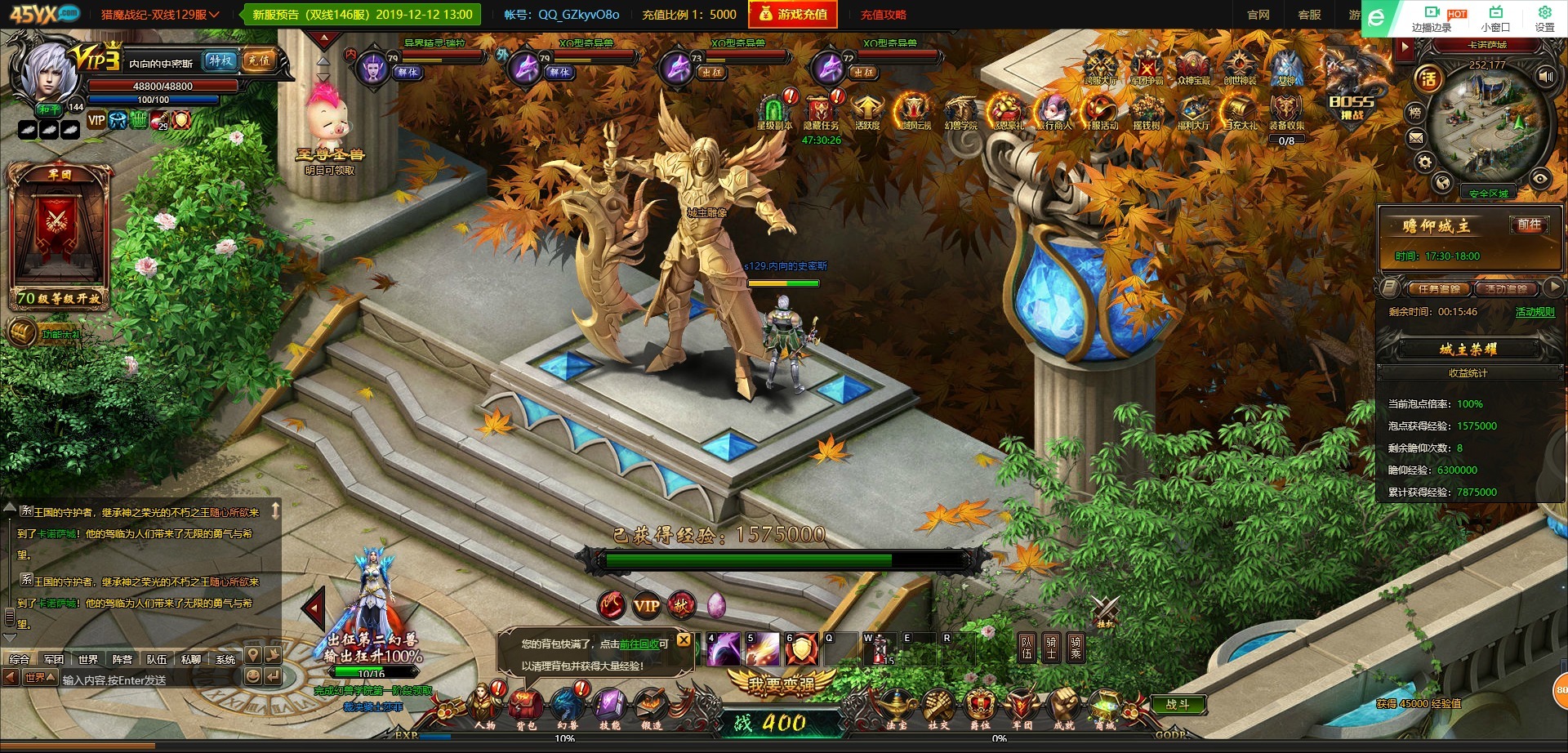Select the 私聊 private chat tab
Image resolution: width=1568 pixels, height=753 pixels.
(191, 659)
